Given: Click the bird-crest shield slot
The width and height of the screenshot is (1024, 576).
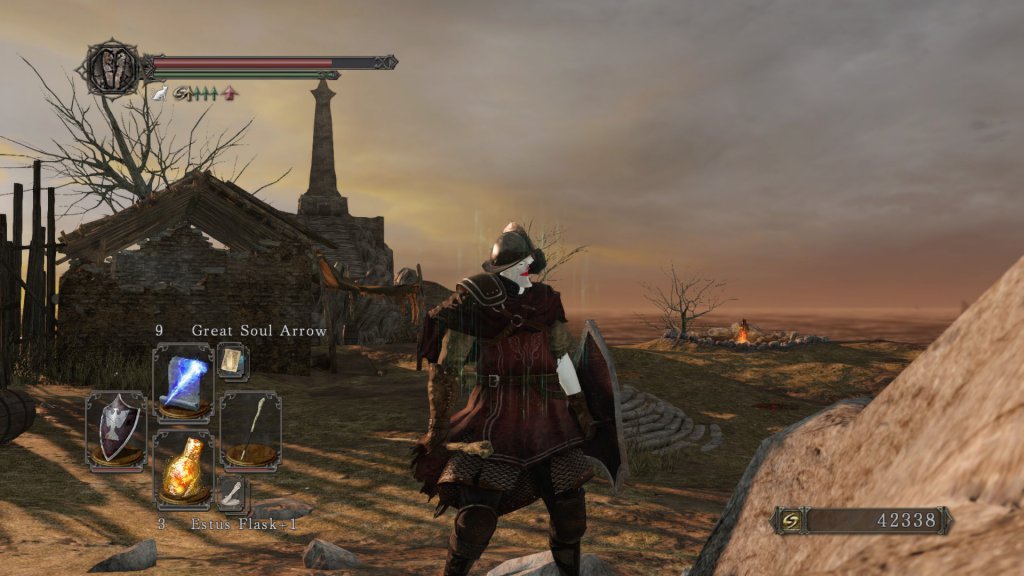Looking at the screenshot, I should pos(115,430).
